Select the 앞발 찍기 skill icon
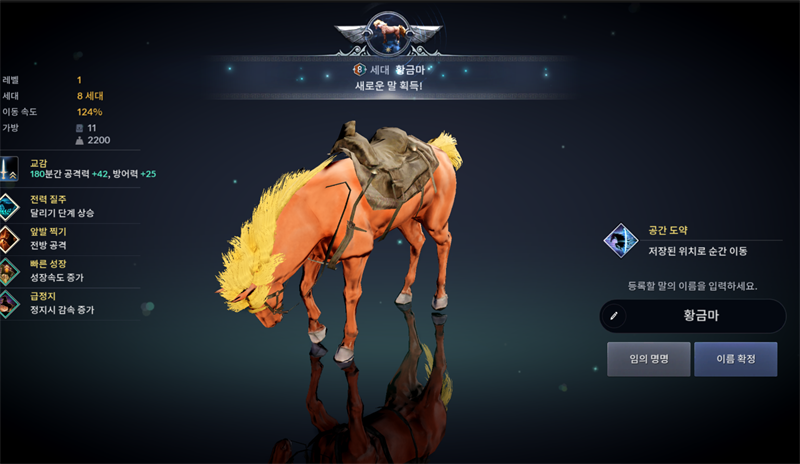This screenshot has width=800, height=464. (10, 238)
